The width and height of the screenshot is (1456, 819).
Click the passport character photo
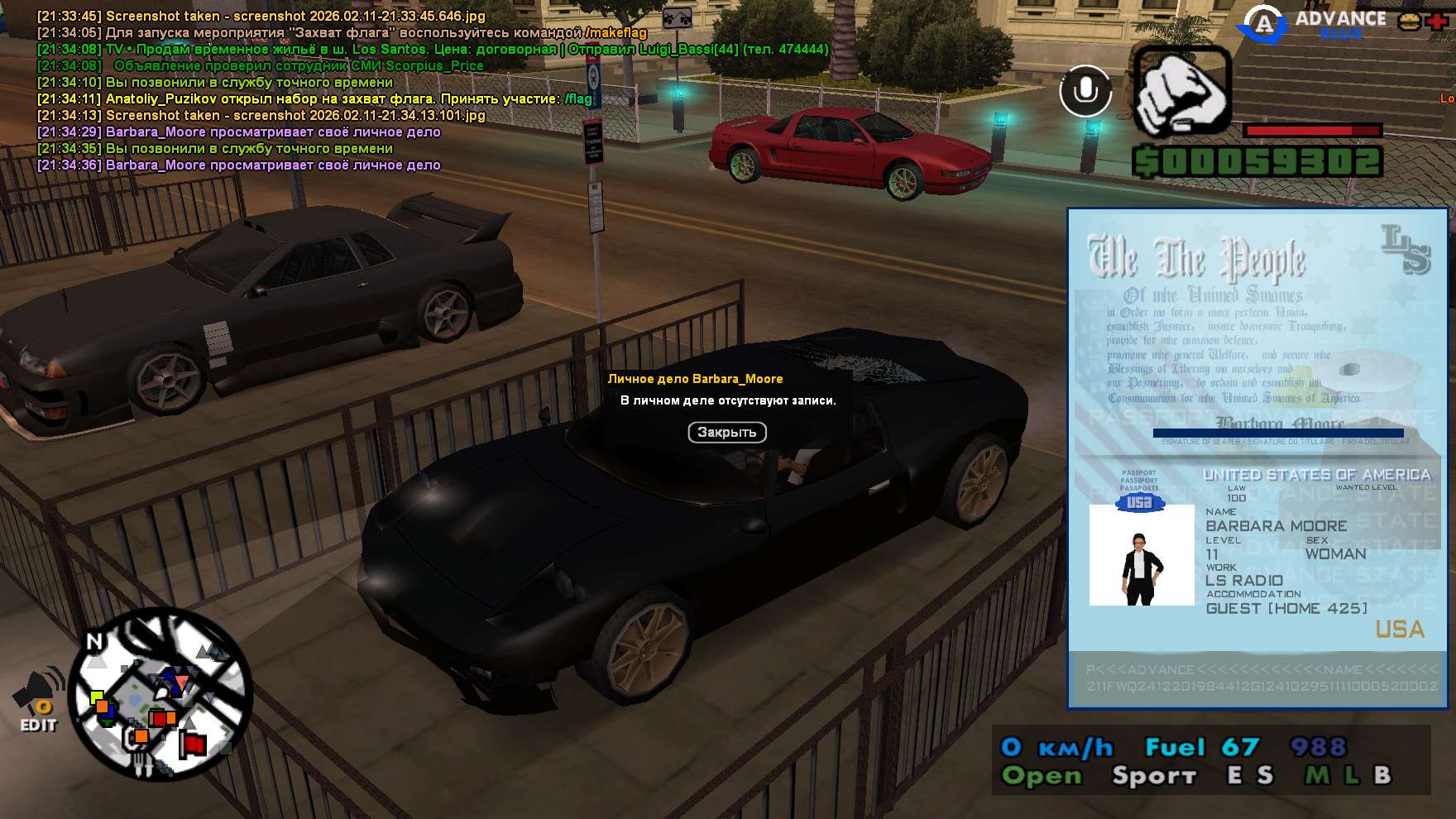[1142, 555]
